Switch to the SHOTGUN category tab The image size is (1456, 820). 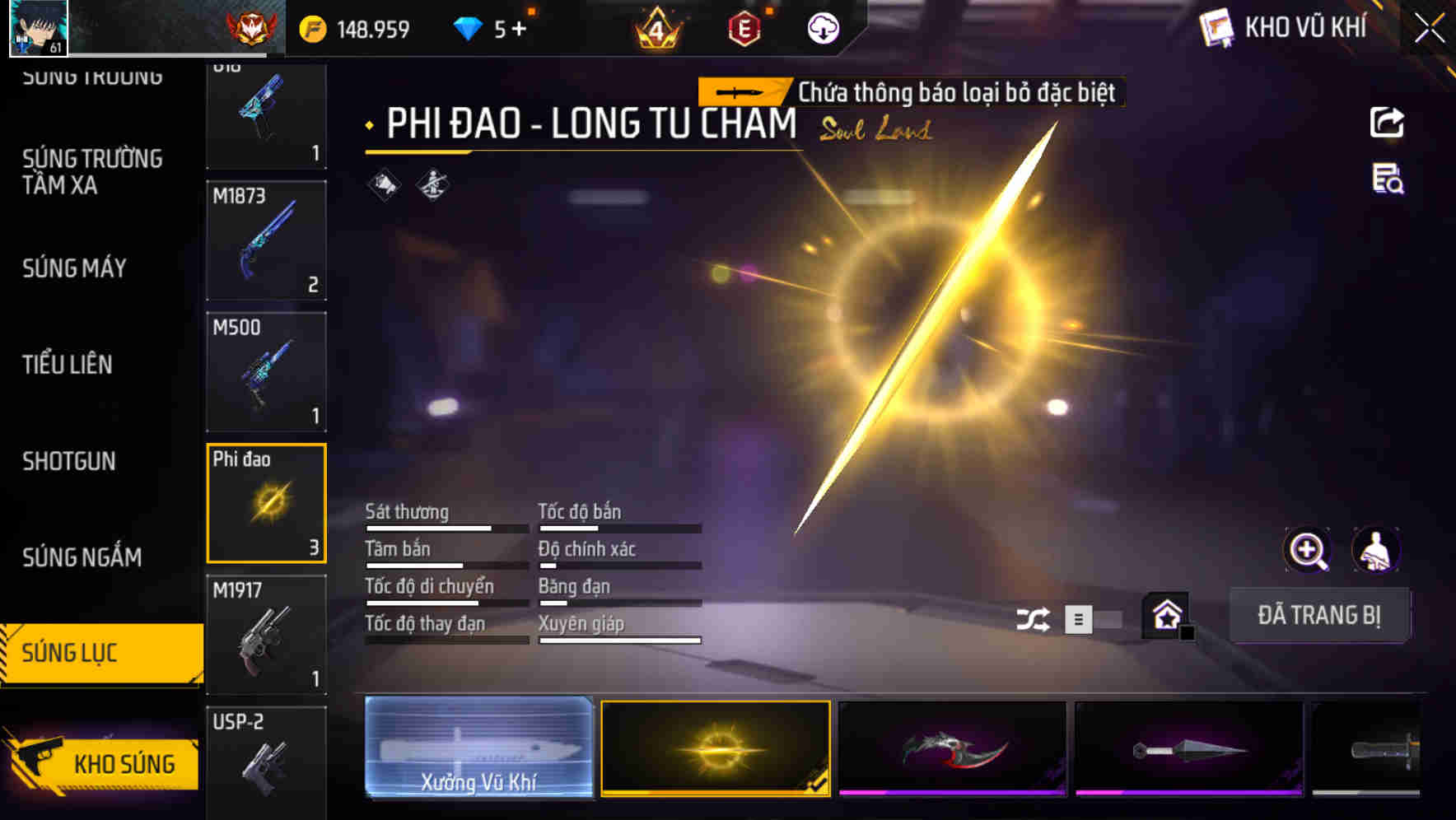tap(69, 463)
